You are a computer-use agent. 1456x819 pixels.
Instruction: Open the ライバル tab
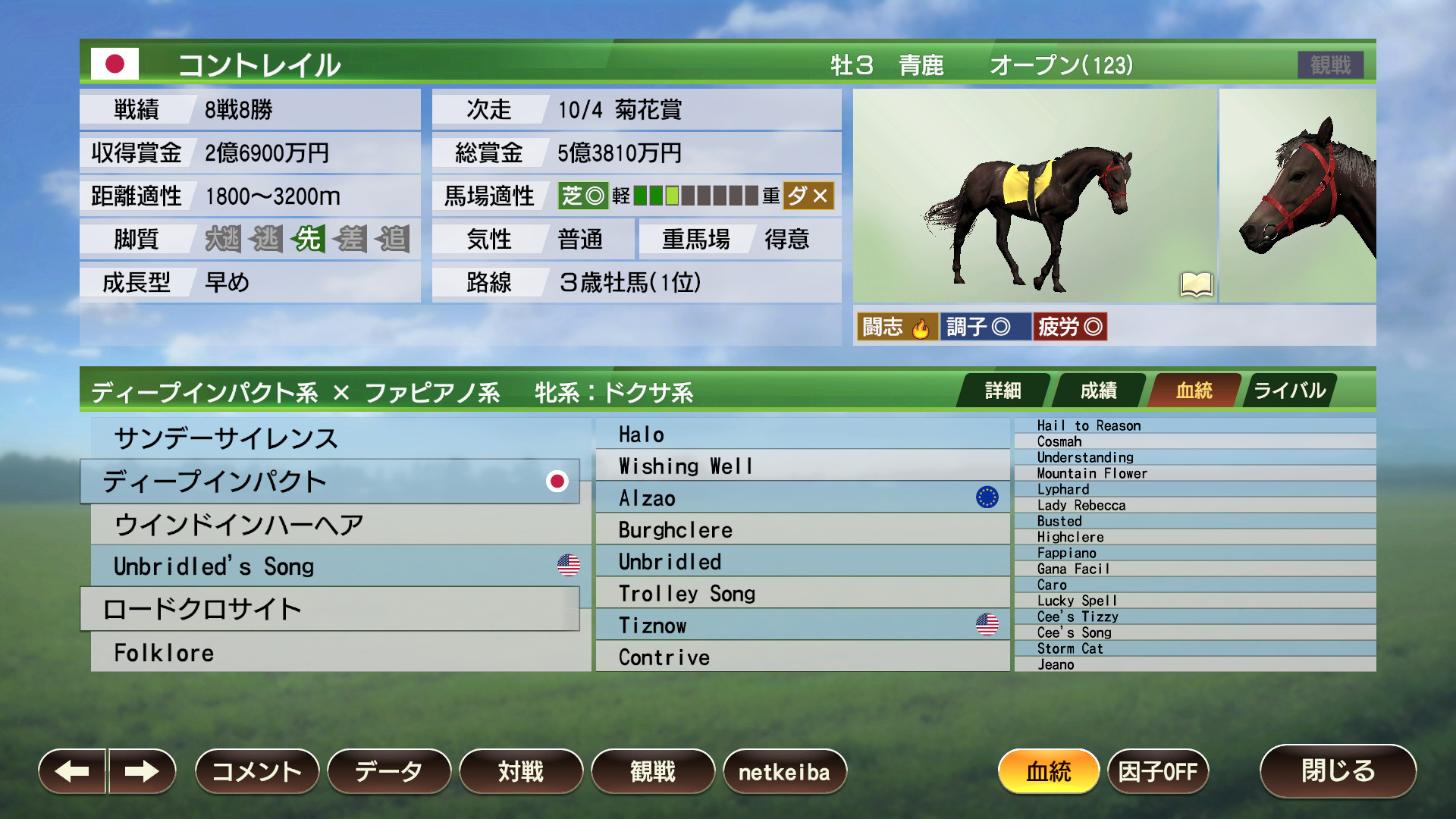coord(1288,391)
